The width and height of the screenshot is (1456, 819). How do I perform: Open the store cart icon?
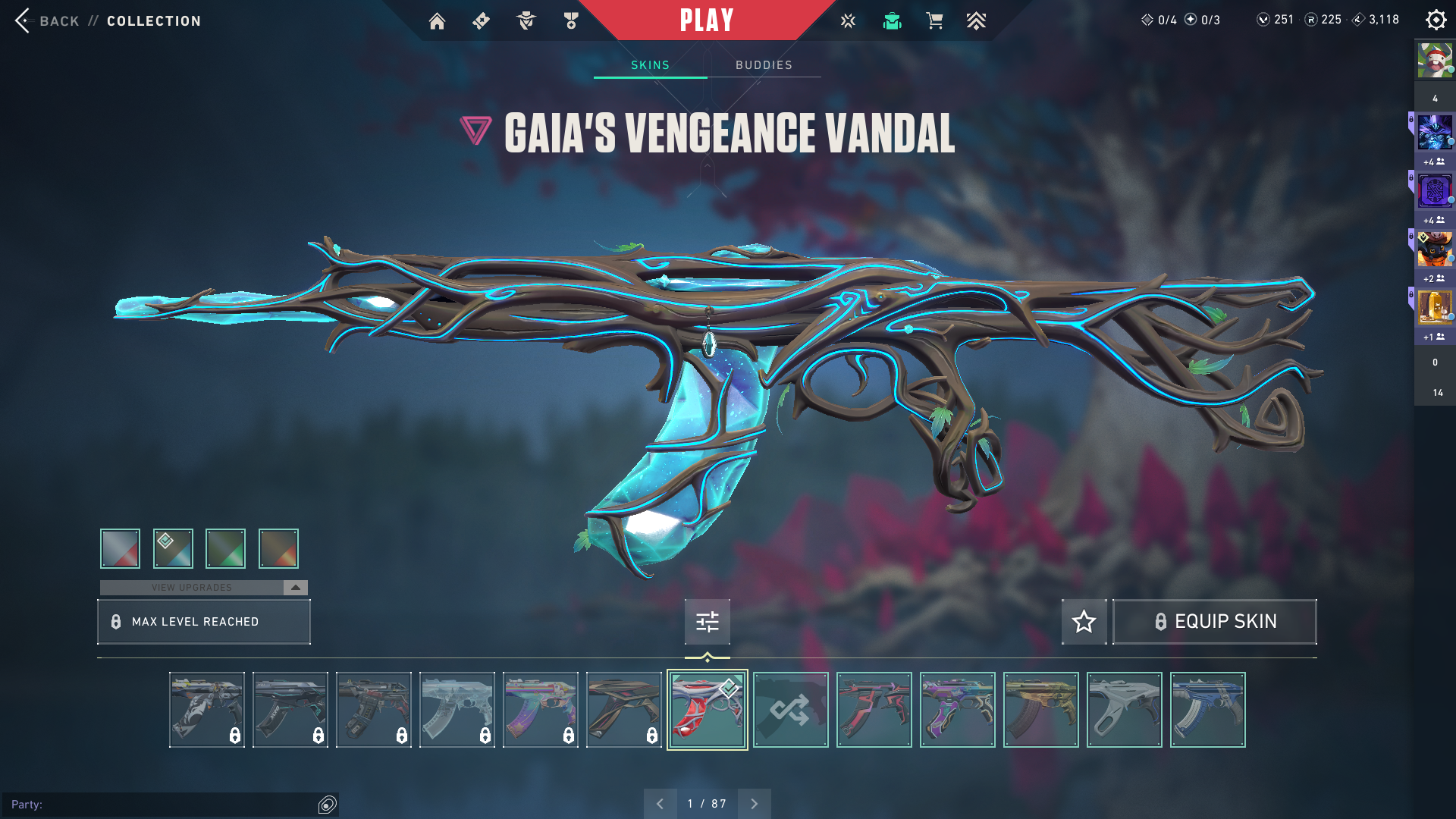934,21
